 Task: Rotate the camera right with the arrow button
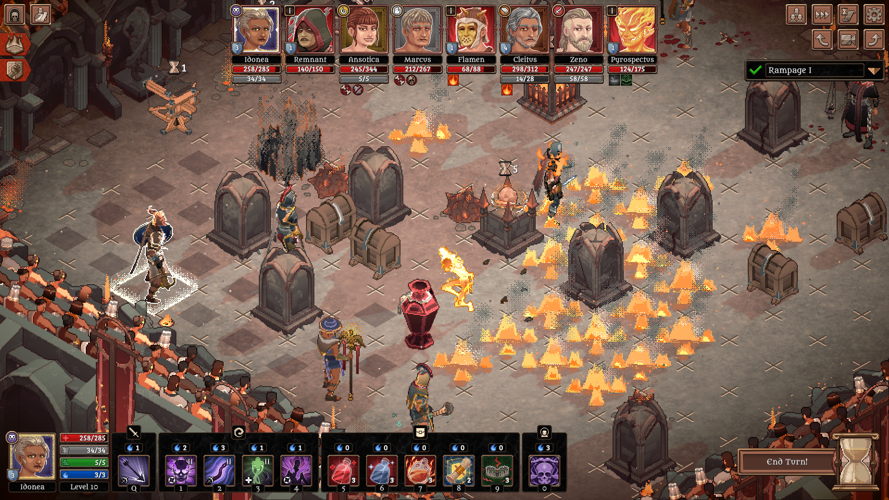[872, 39]
